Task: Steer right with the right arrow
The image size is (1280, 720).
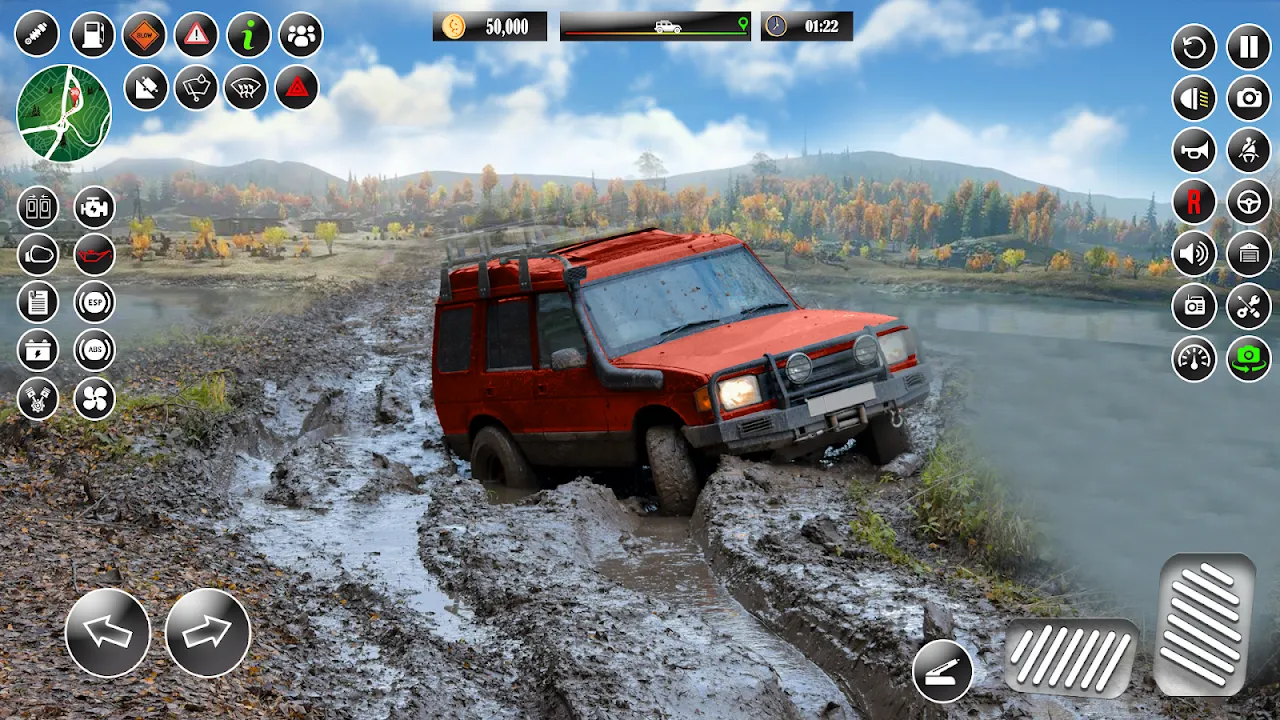Action: 207,632
